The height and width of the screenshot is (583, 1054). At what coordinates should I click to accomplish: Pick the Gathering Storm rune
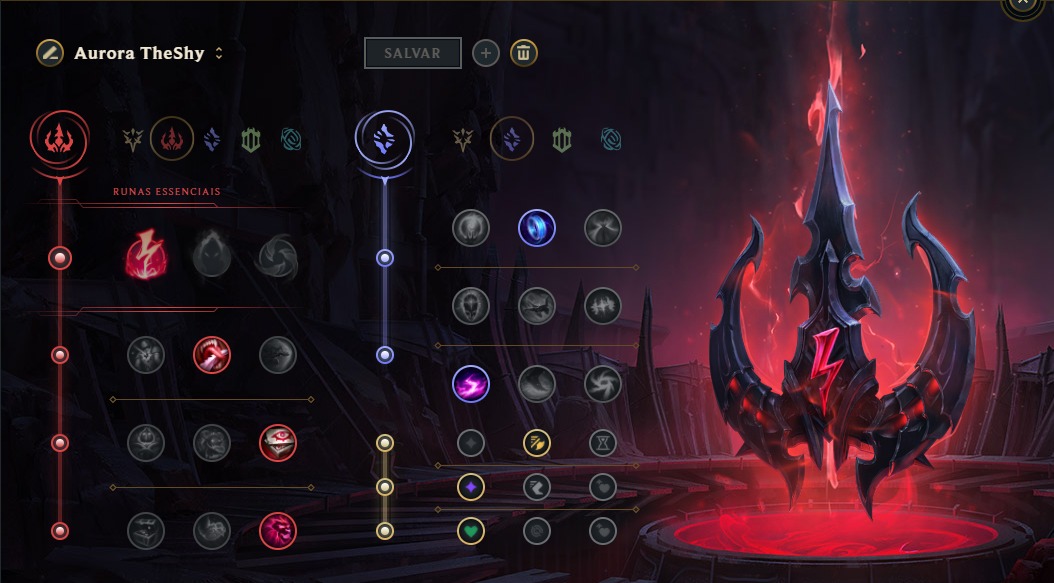point(602,383)
